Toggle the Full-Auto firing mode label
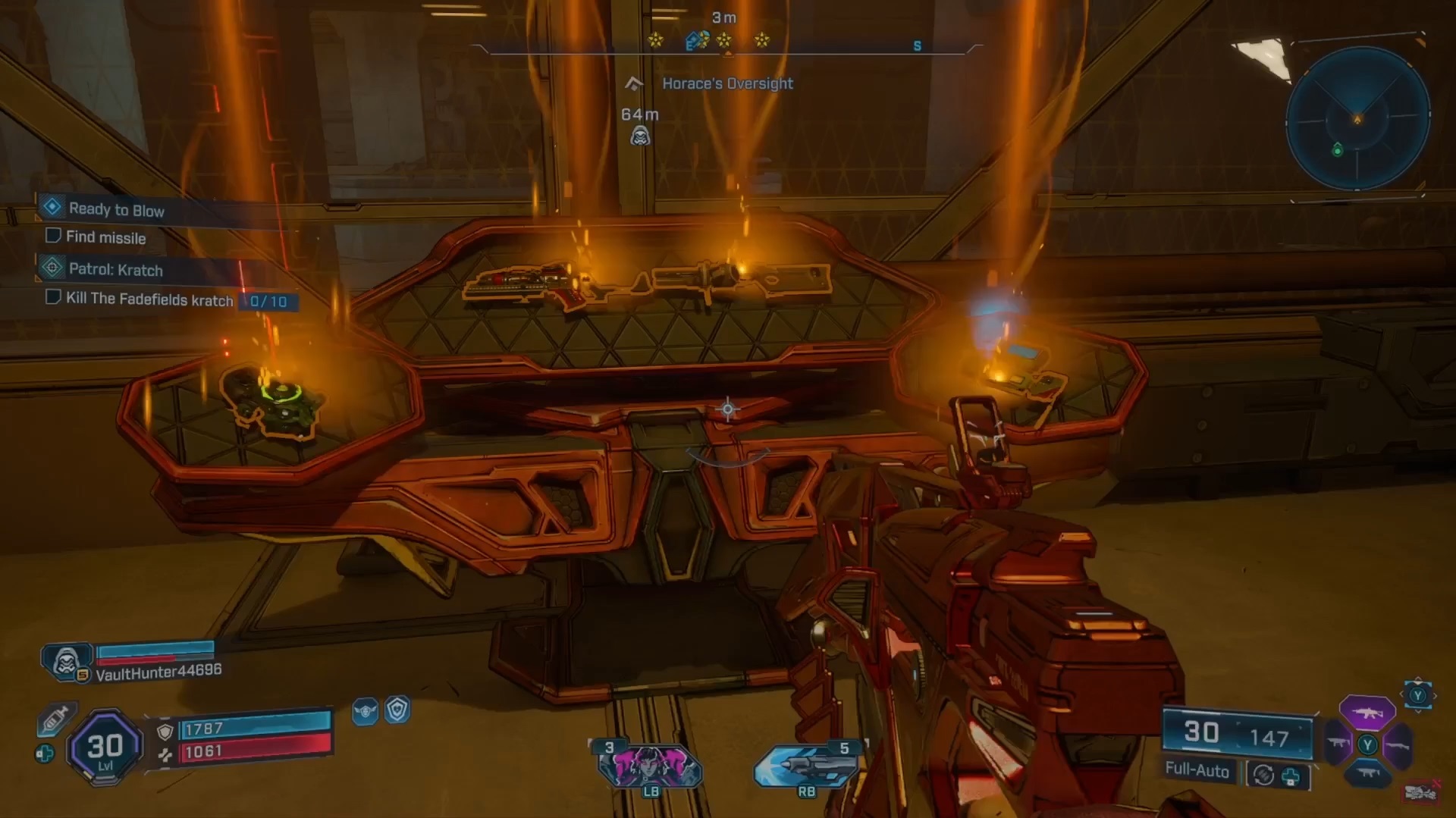The image size is (1456, 818). click(x=1197, y=770)
